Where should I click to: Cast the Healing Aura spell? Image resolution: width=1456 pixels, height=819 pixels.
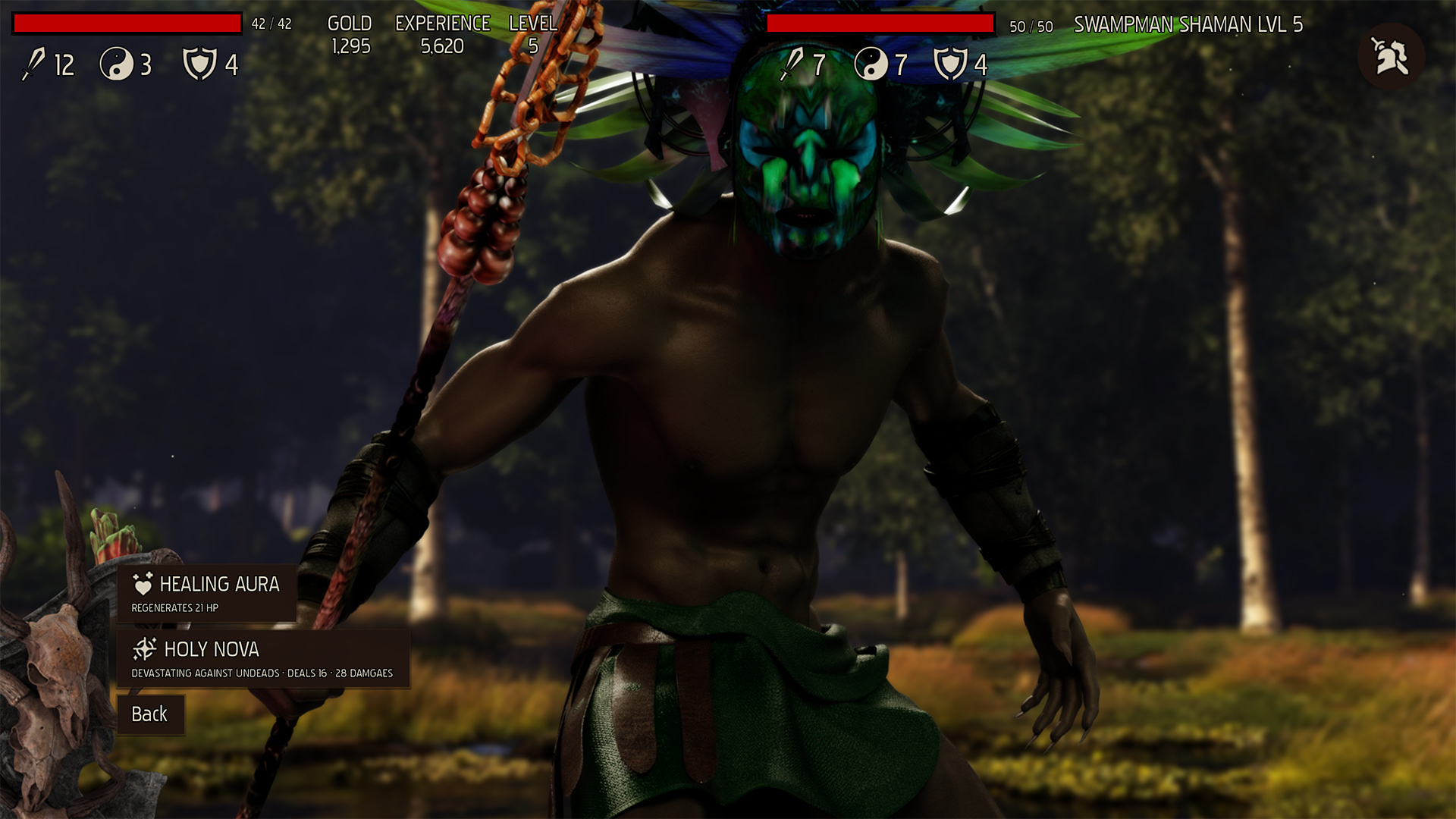point(206,593)
